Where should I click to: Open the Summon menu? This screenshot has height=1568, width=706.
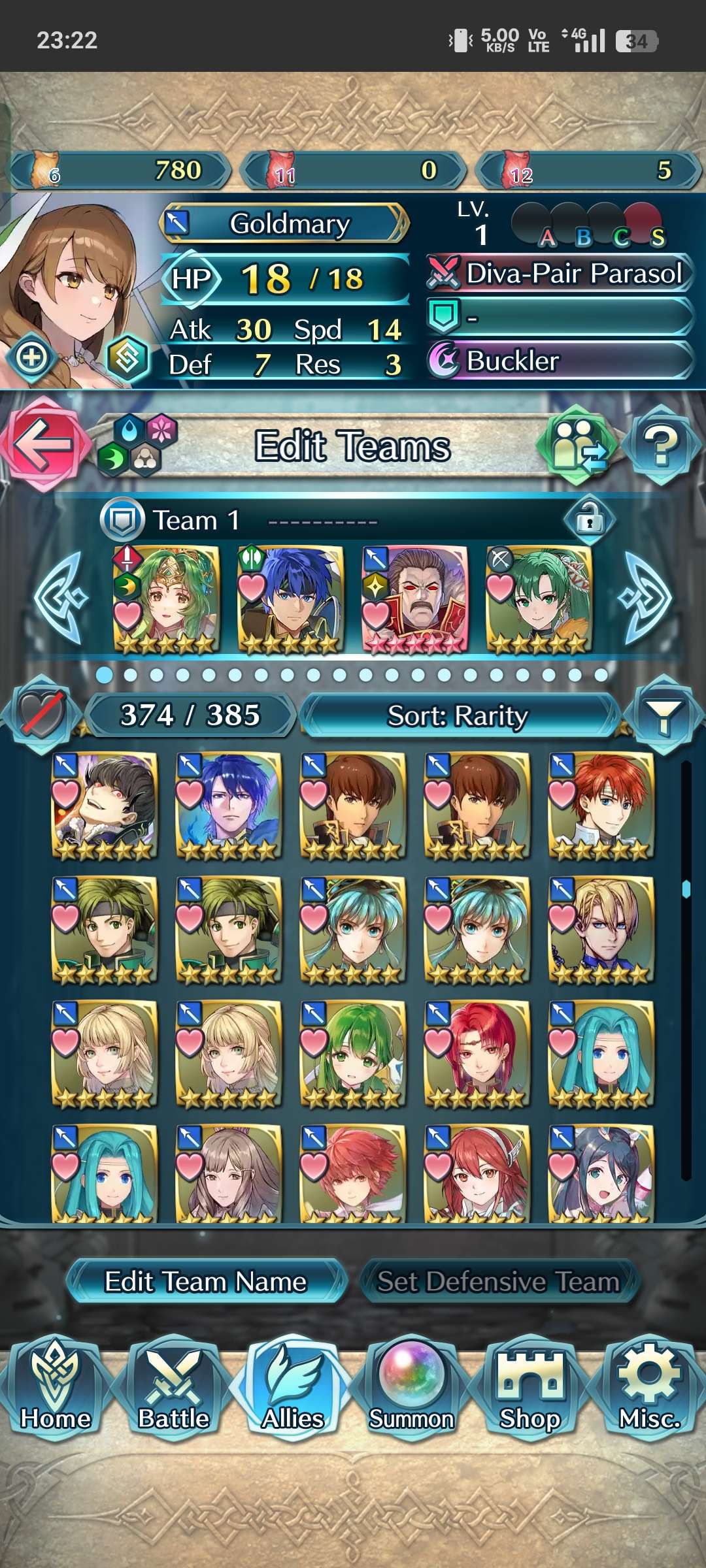pyautogui.click(x=411, y=1386)
